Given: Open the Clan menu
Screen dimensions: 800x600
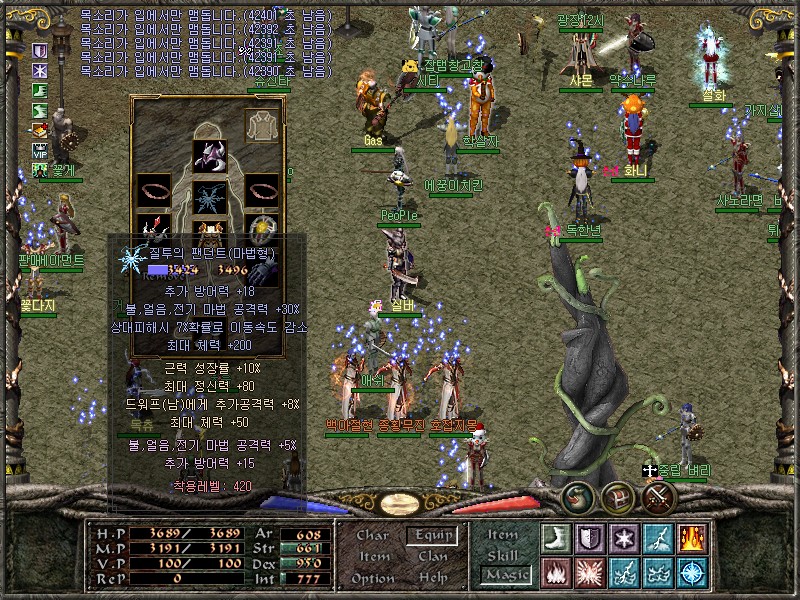Looking at the screenshot, I should coord(432,556).
